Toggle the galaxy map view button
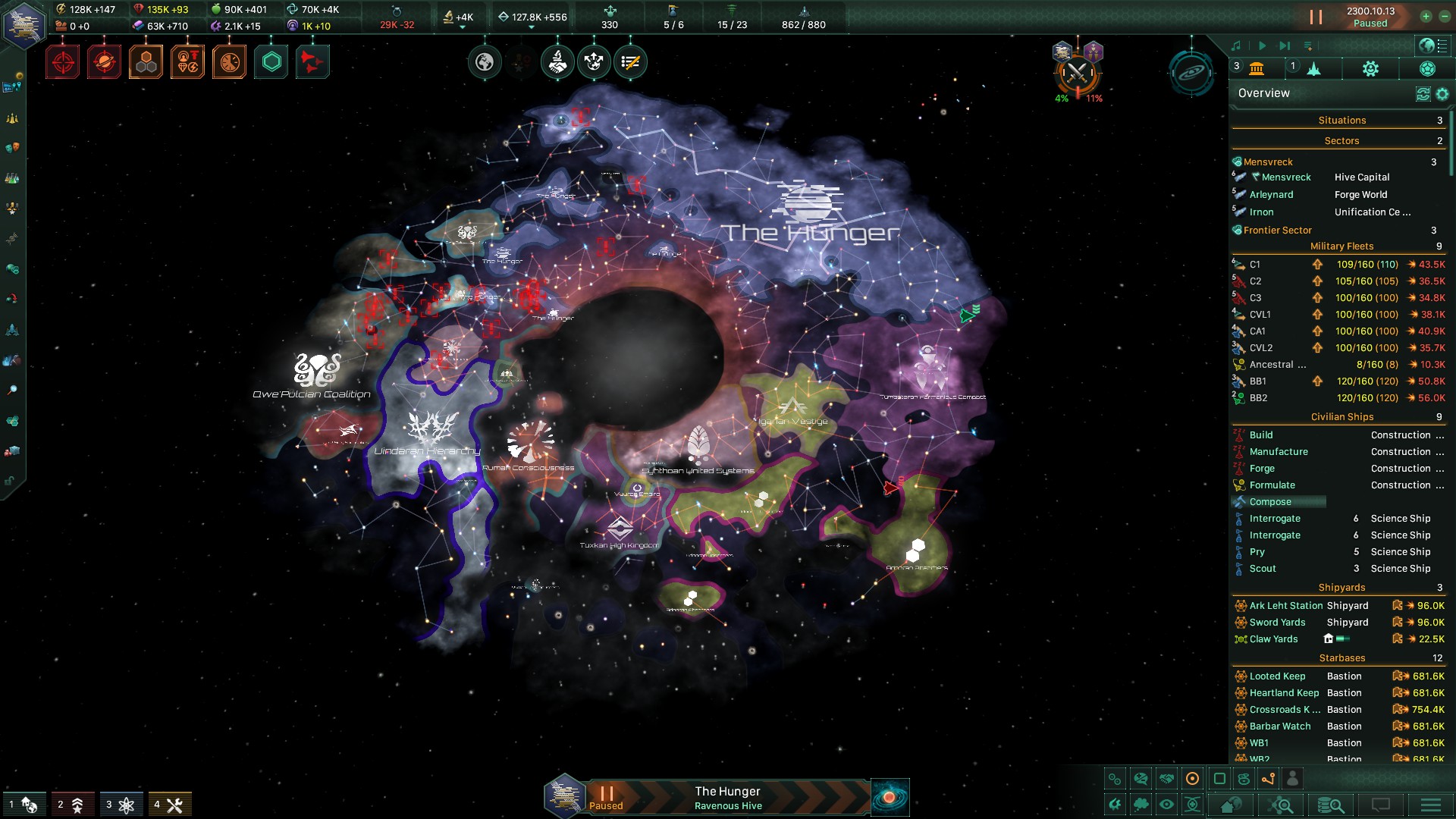The image size is (1456, 819). point(890,797)
